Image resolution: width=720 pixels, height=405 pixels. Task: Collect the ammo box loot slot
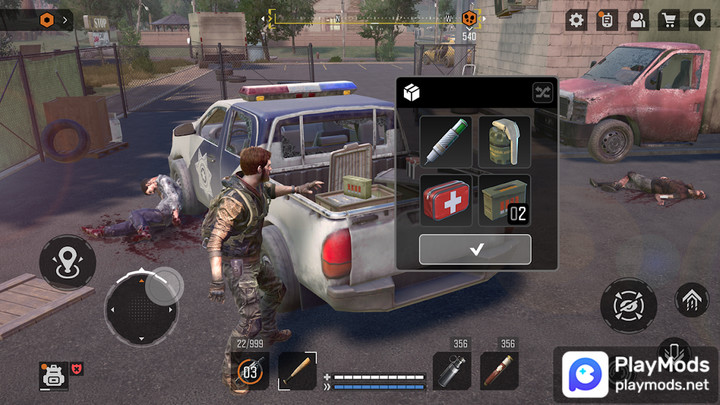click(504, 200)
